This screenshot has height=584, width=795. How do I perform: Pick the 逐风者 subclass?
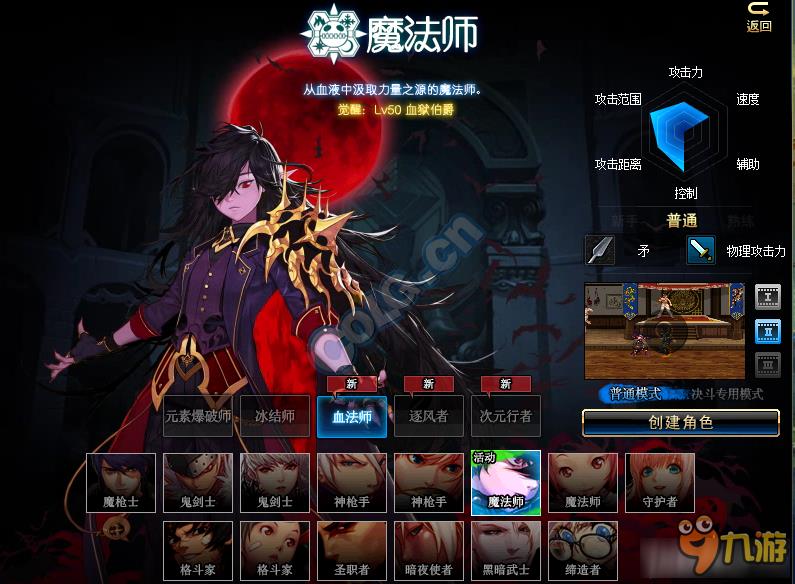(429, 416)
